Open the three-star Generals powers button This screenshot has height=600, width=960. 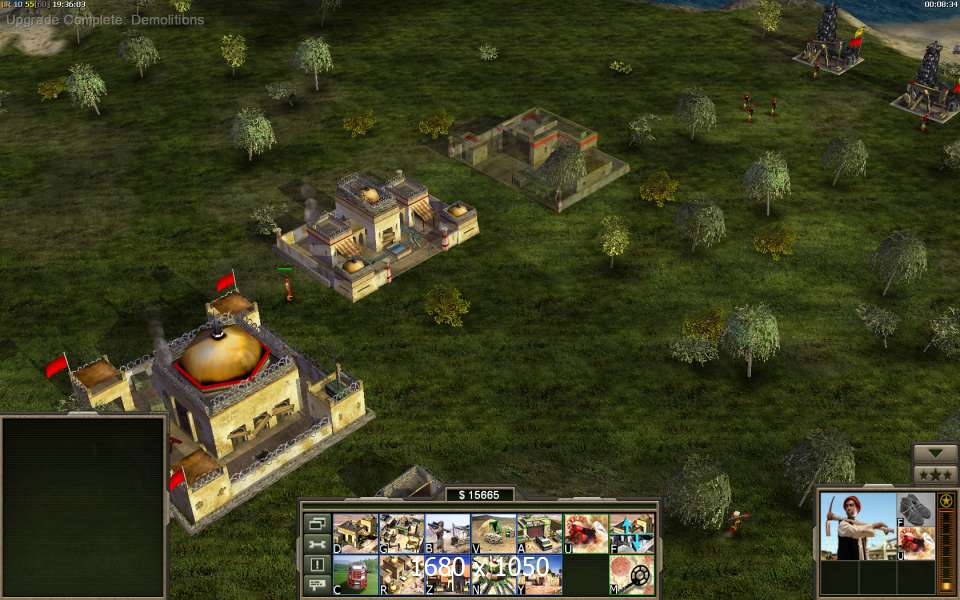(x=935, y=474)
